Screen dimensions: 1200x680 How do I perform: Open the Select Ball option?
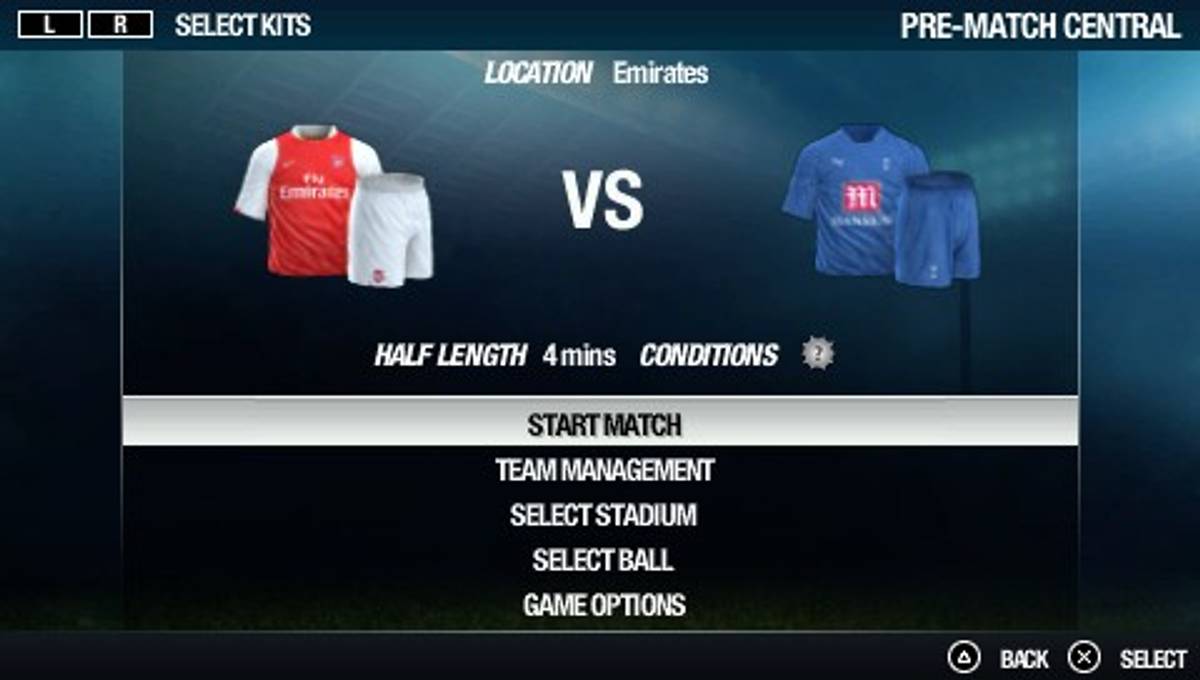pos(603,560)
